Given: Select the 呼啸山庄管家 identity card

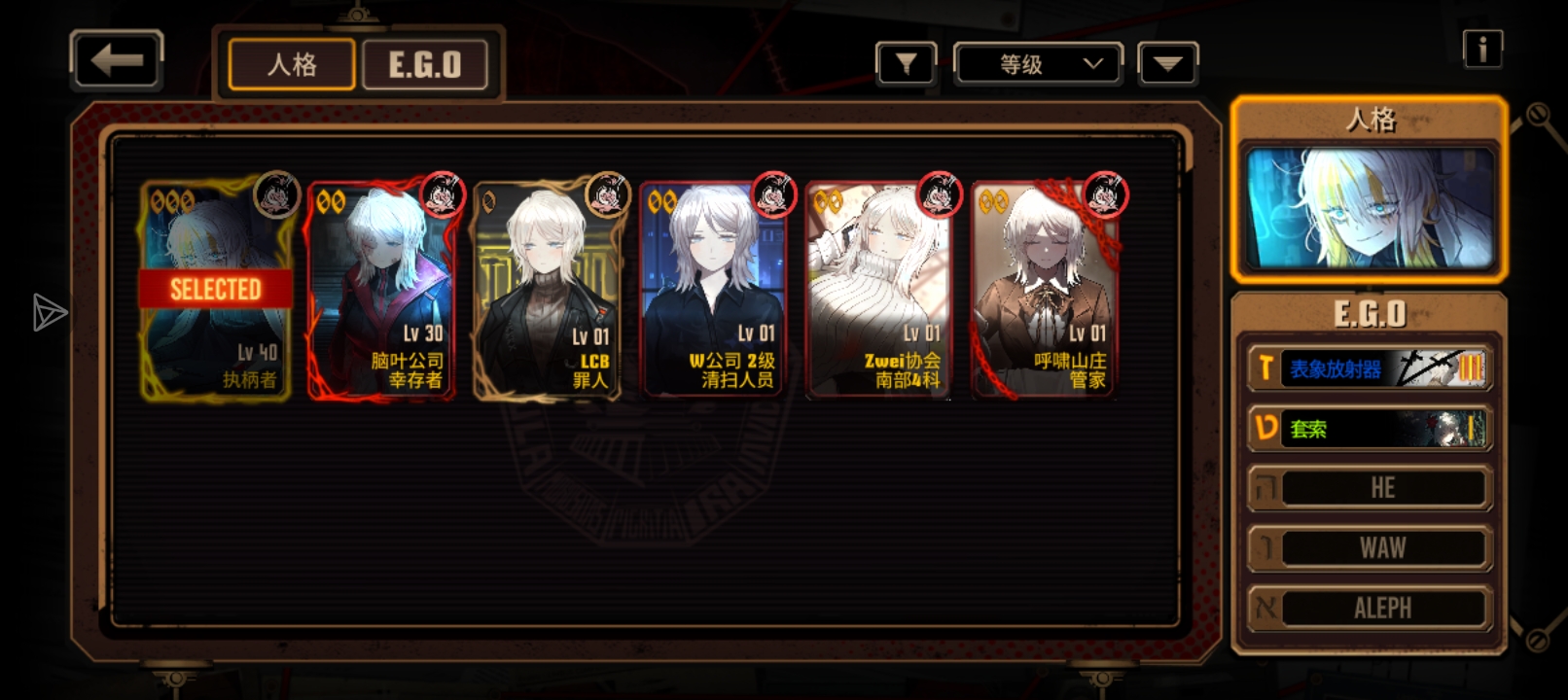Looking at the screenshot, I should click(x=1044, y=290).
